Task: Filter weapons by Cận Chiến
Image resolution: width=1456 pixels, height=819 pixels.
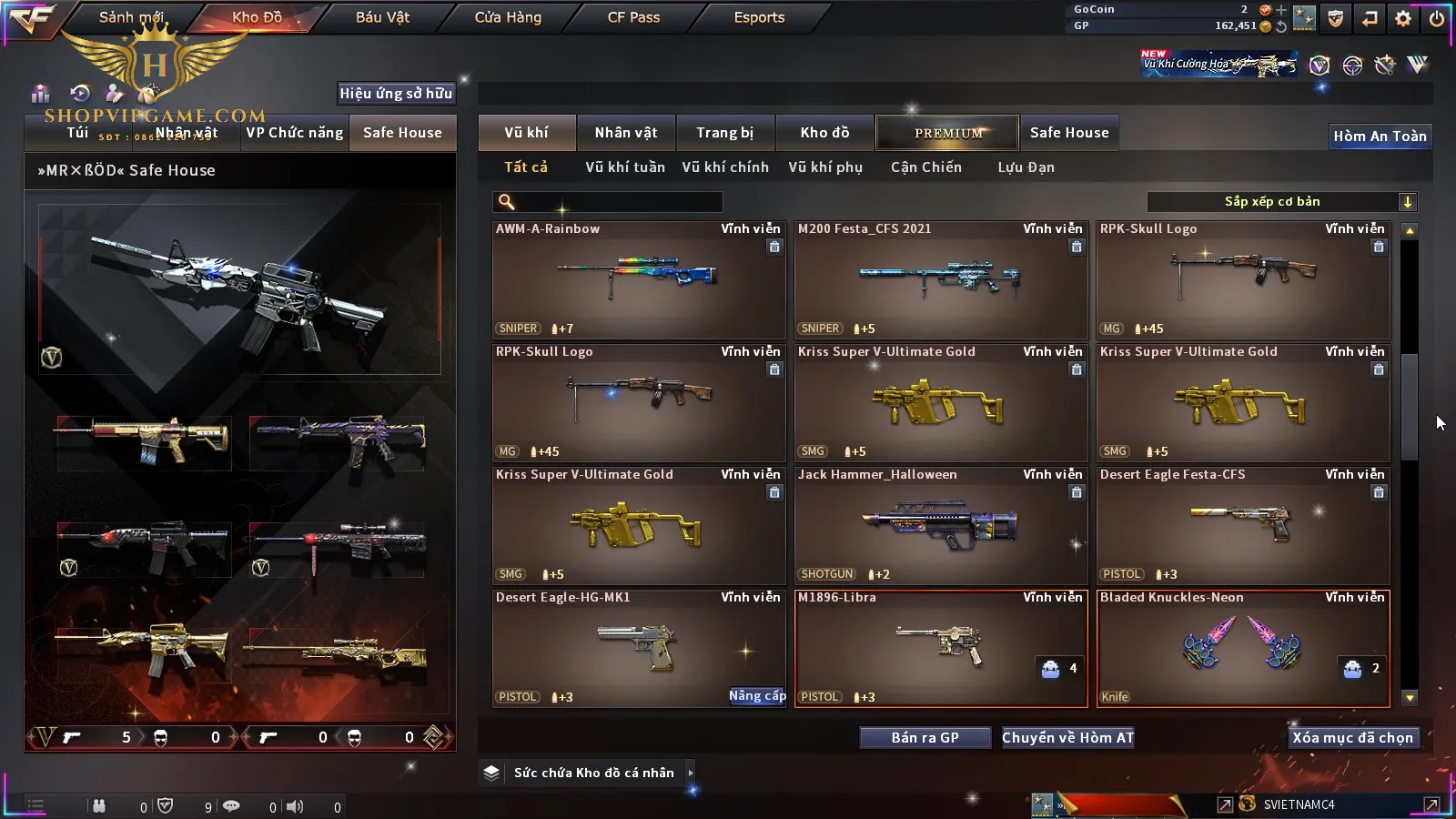Action: point(925,167)
